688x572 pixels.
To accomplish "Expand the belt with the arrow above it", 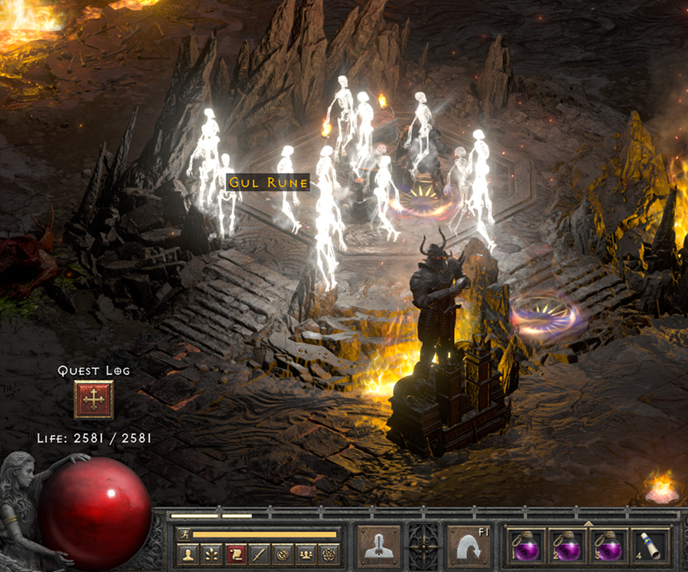I will click(x=588, y=523).
